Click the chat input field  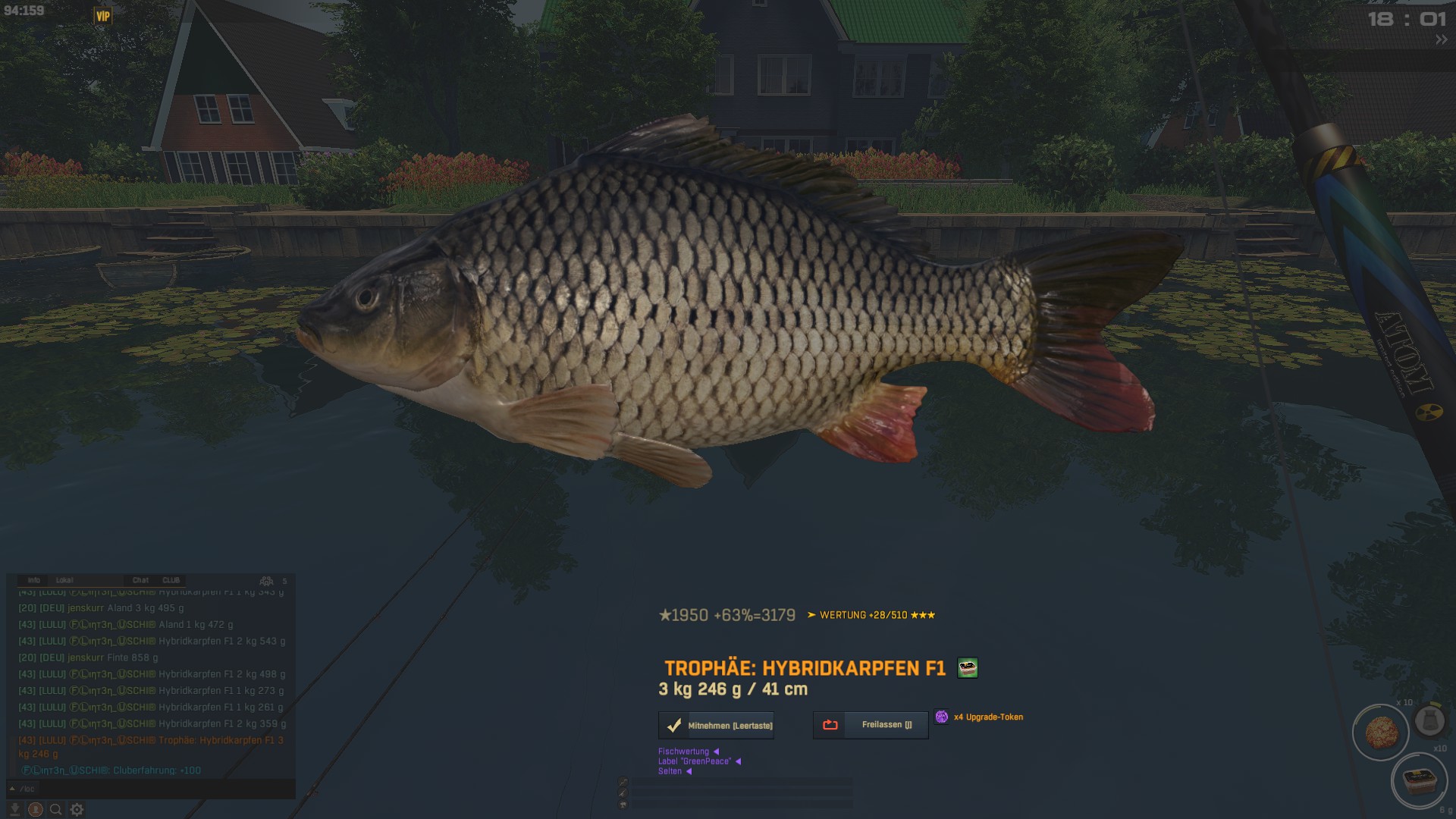(x=152, y=789)
